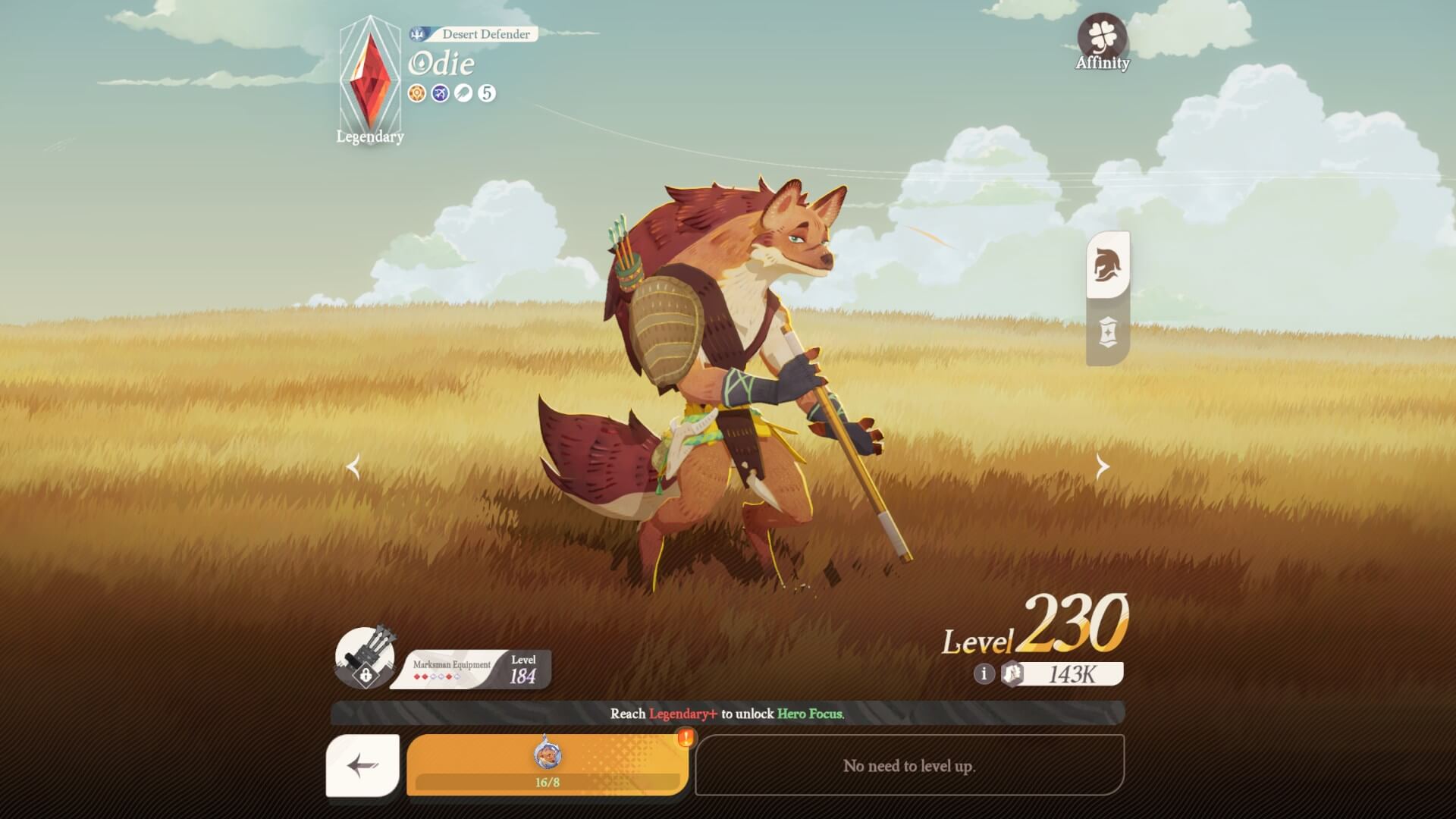Click Odie's range indicator icon
Screen dimensions: 1456x819
[x=465, y=93]
